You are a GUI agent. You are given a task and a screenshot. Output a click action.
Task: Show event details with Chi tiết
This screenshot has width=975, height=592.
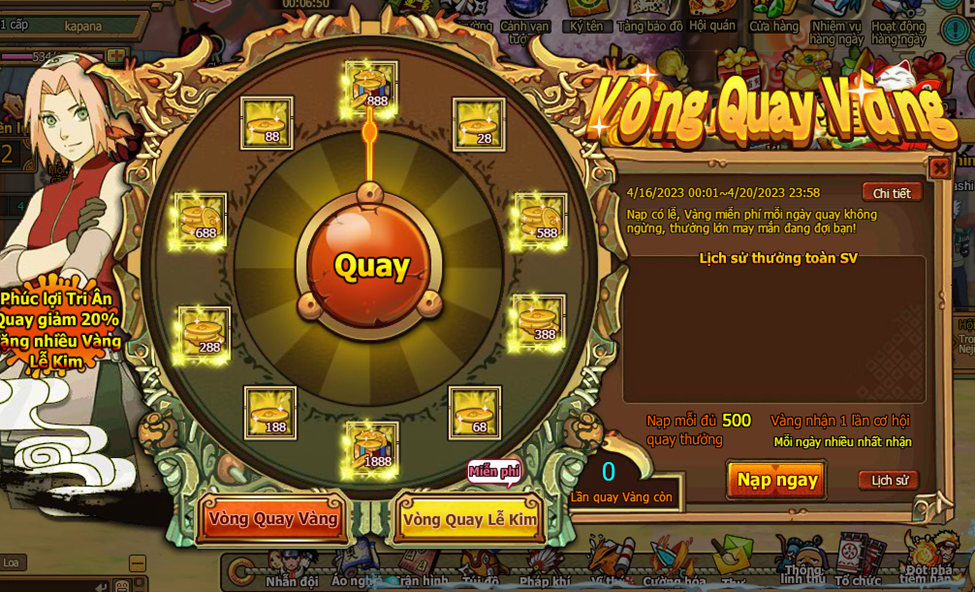(891, 193)
